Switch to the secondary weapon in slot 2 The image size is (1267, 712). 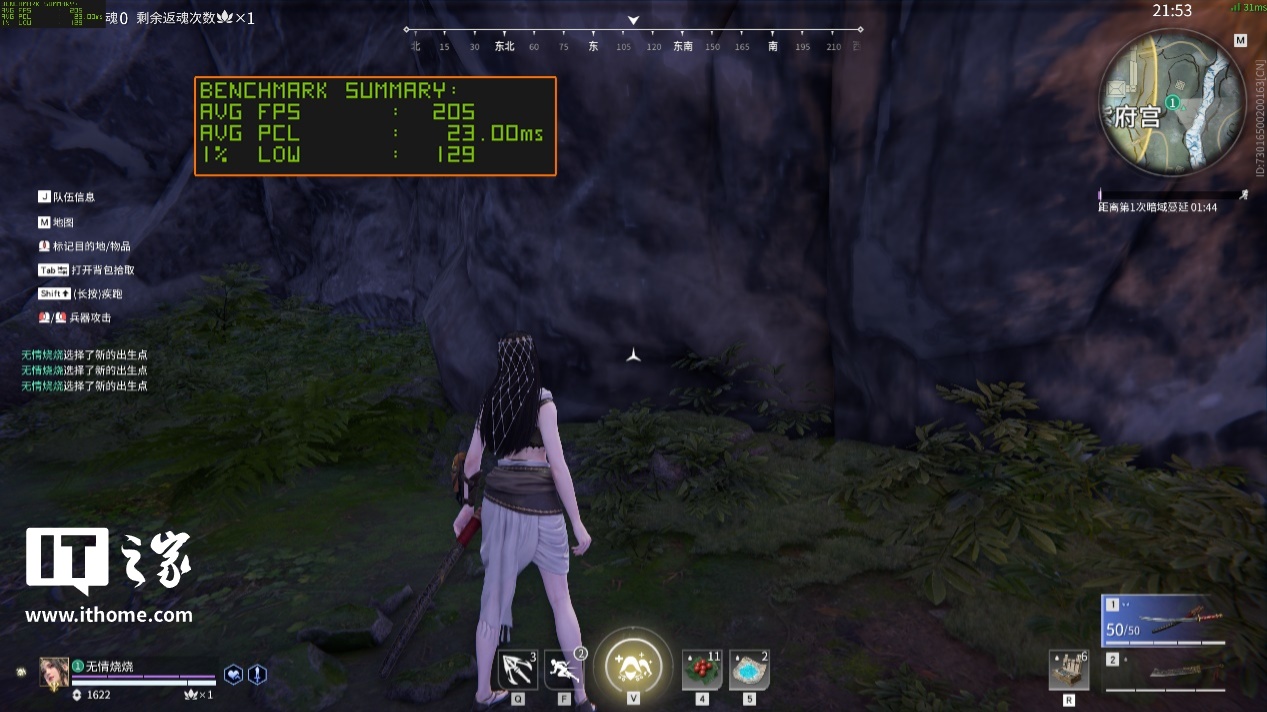click(x=1164, y=671)
